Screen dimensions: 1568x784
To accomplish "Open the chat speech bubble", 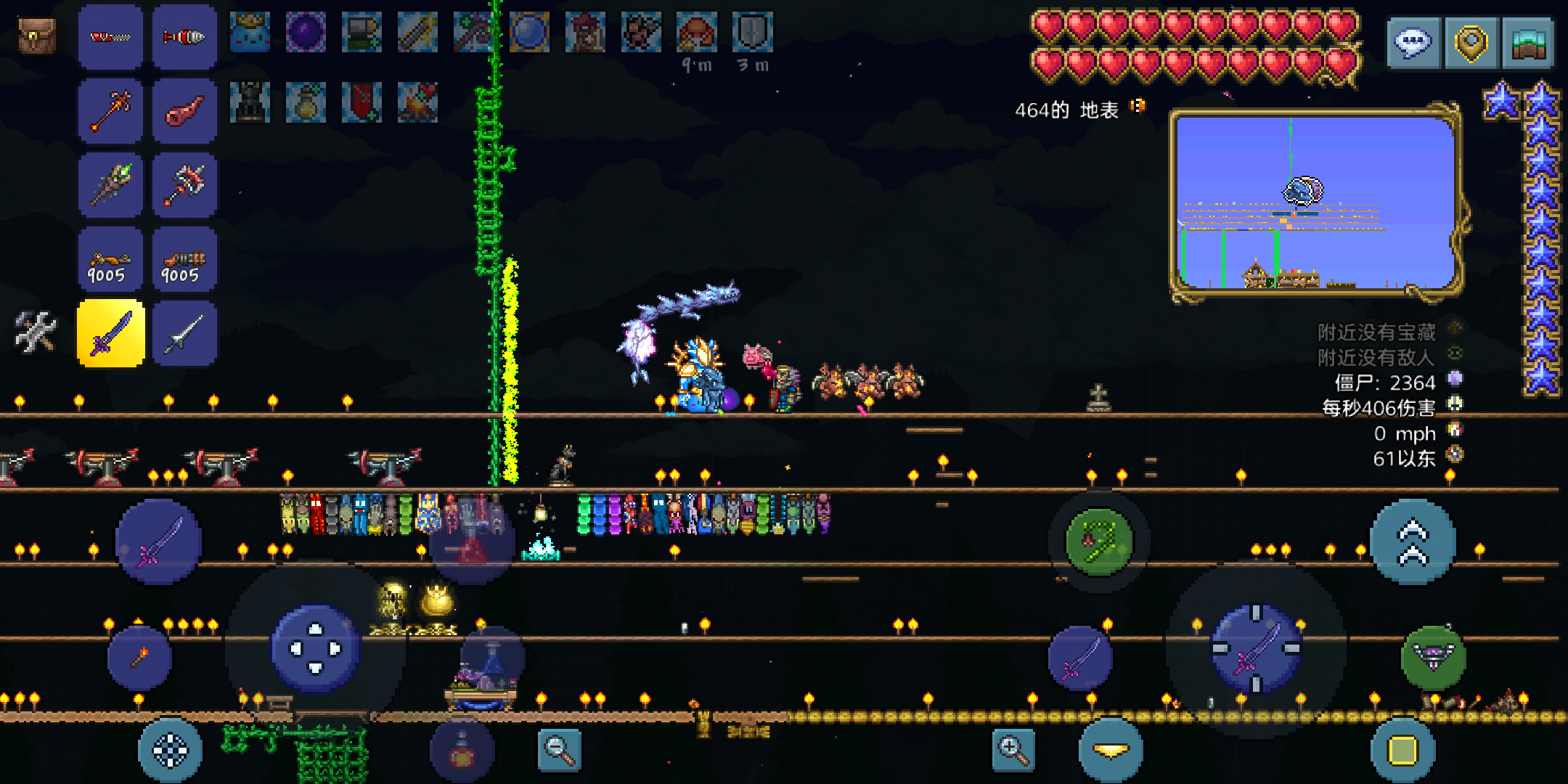I will [x=1413, y=44].
